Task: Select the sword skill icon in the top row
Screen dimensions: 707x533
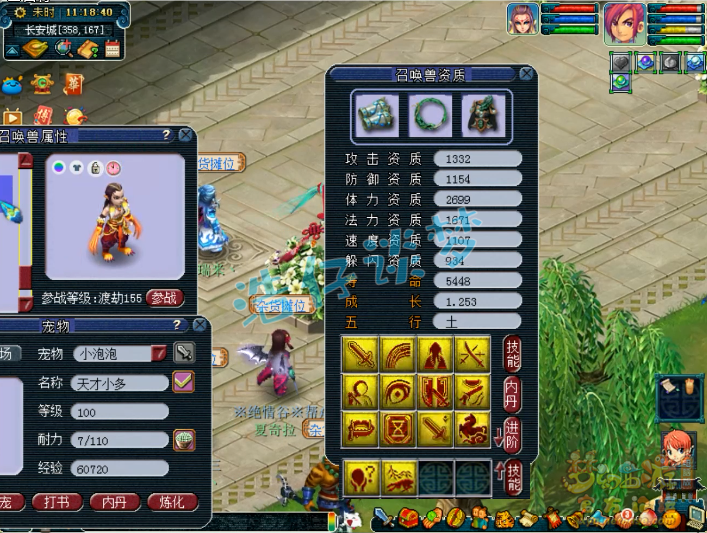Action: tap(361, 353)
